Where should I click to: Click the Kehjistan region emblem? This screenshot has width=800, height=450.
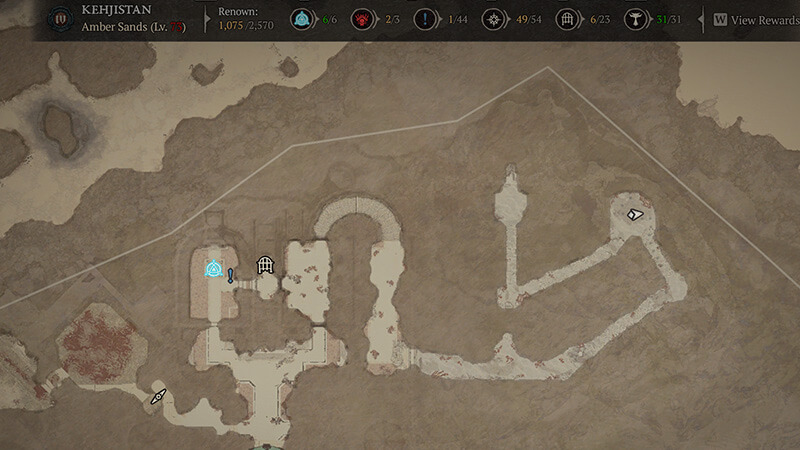[63, 19]
